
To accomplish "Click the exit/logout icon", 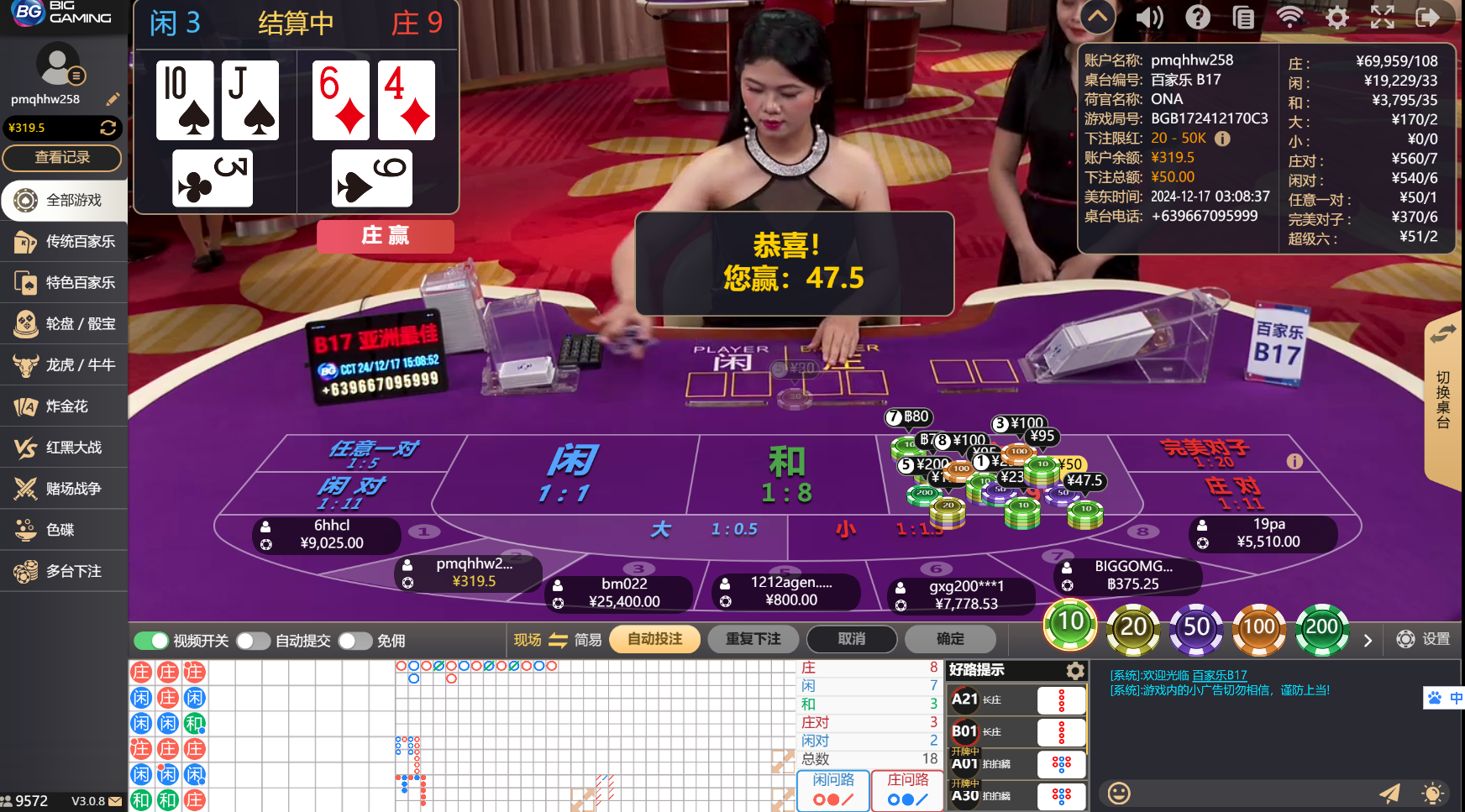I will coord(1428,17).
